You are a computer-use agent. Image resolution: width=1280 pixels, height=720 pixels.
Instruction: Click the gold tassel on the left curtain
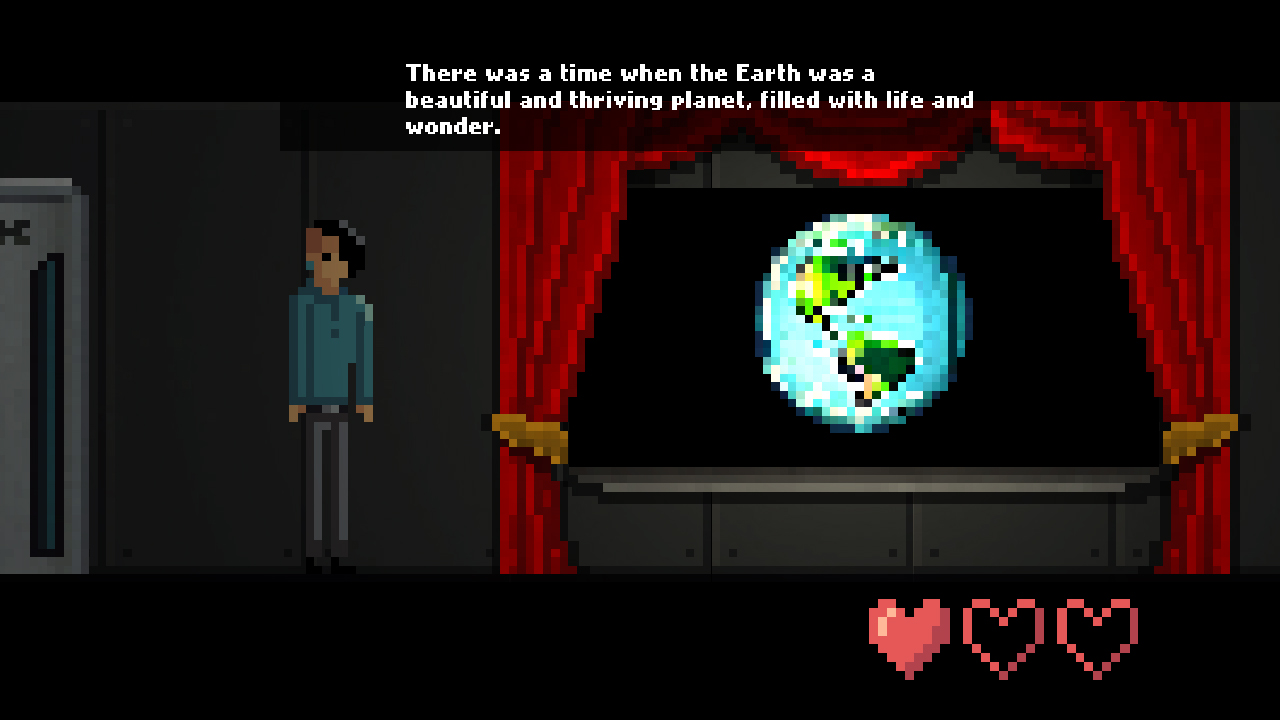[530, 432]
